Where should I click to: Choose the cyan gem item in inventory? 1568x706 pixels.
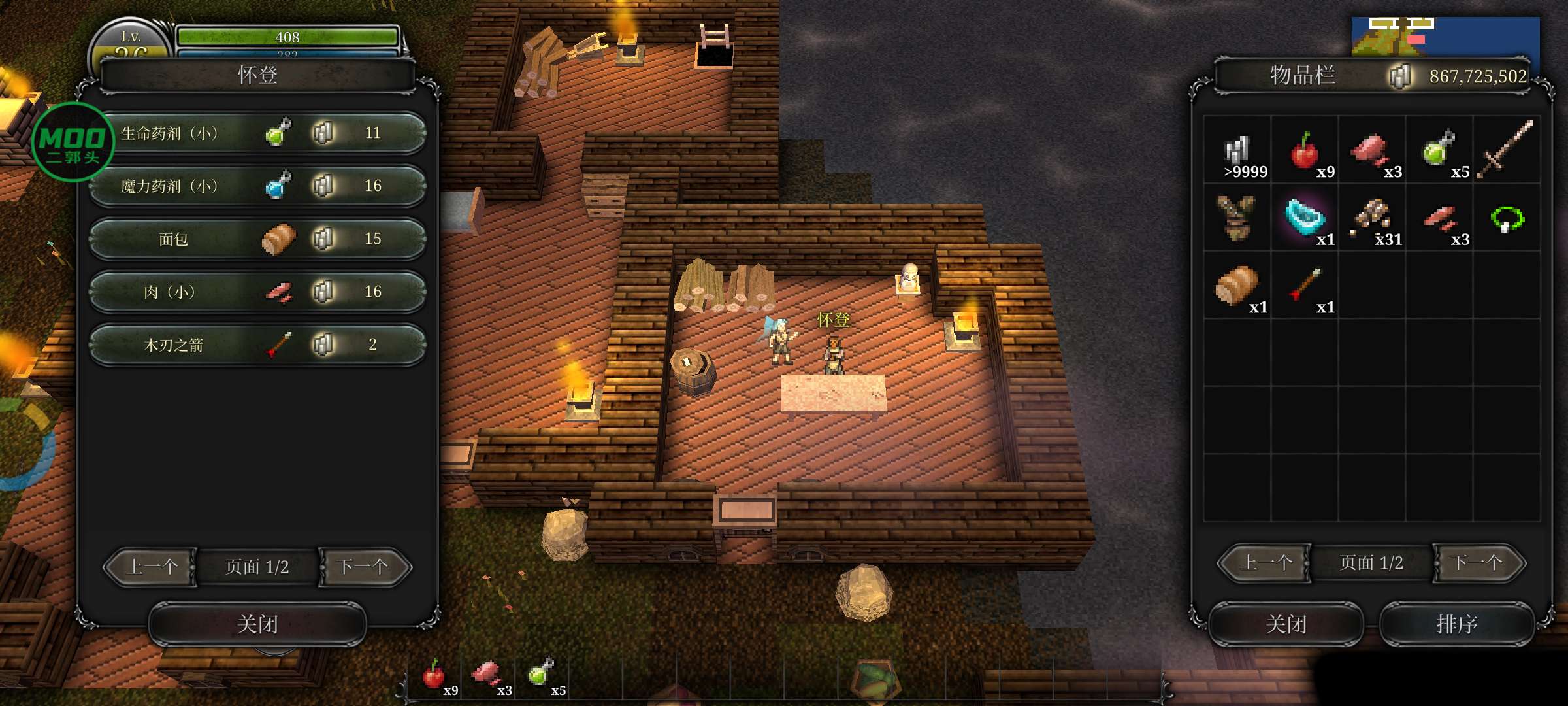point(1305,218)
